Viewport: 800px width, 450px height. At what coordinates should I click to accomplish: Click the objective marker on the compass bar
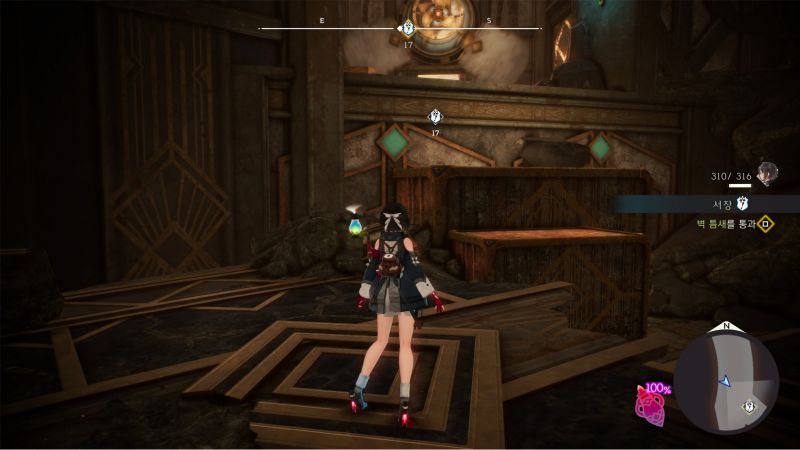[407, 29]
